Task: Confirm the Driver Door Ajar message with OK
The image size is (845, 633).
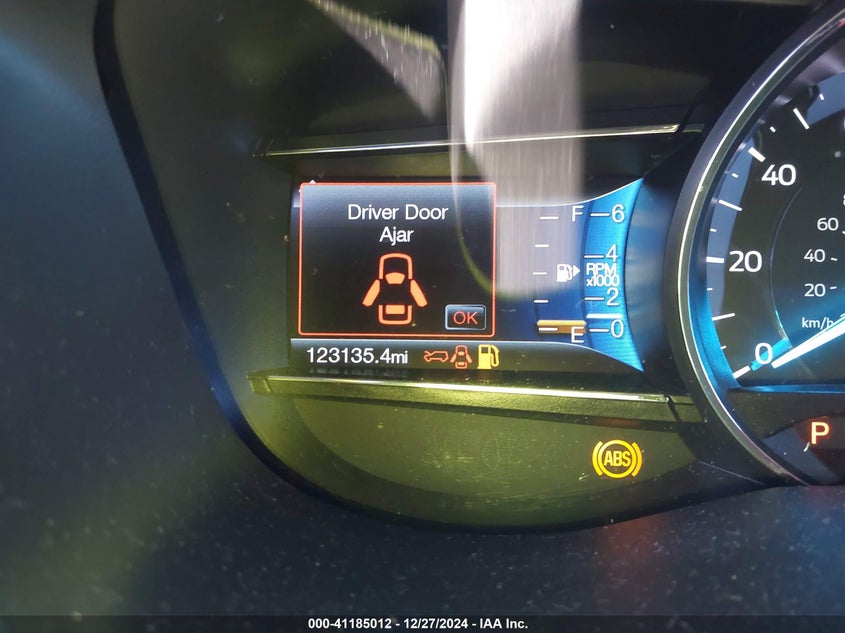Action: [465, 317]
